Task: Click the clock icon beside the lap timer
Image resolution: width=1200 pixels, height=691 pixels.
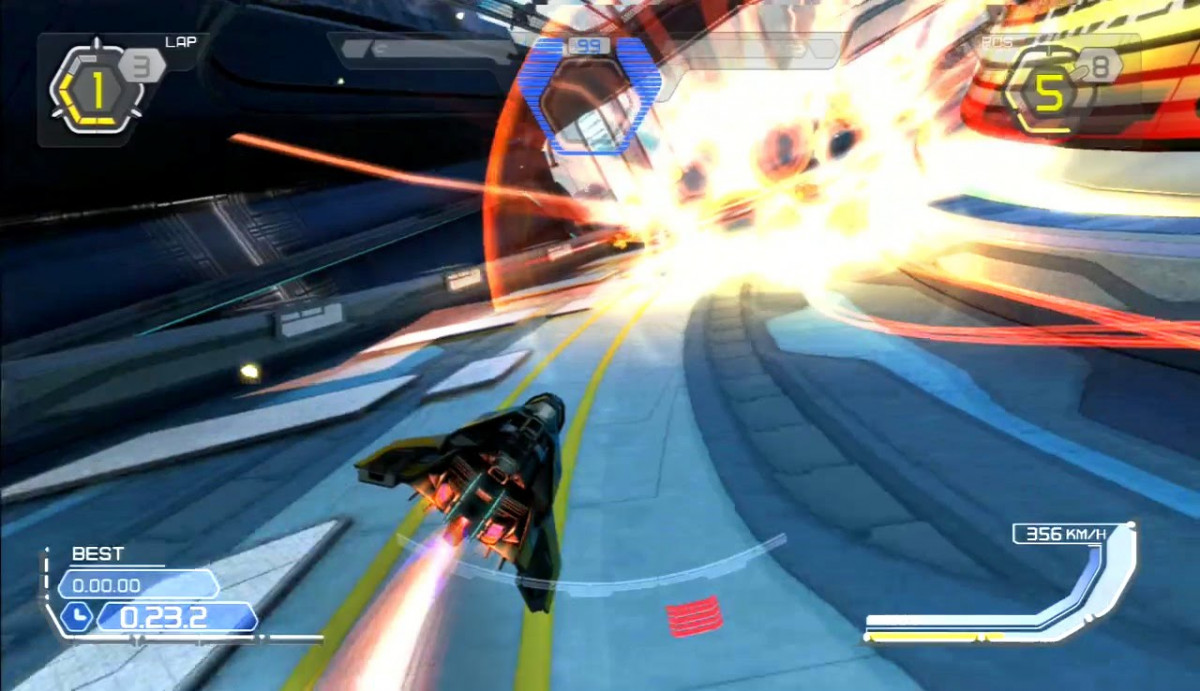Action: pos(76,617)
